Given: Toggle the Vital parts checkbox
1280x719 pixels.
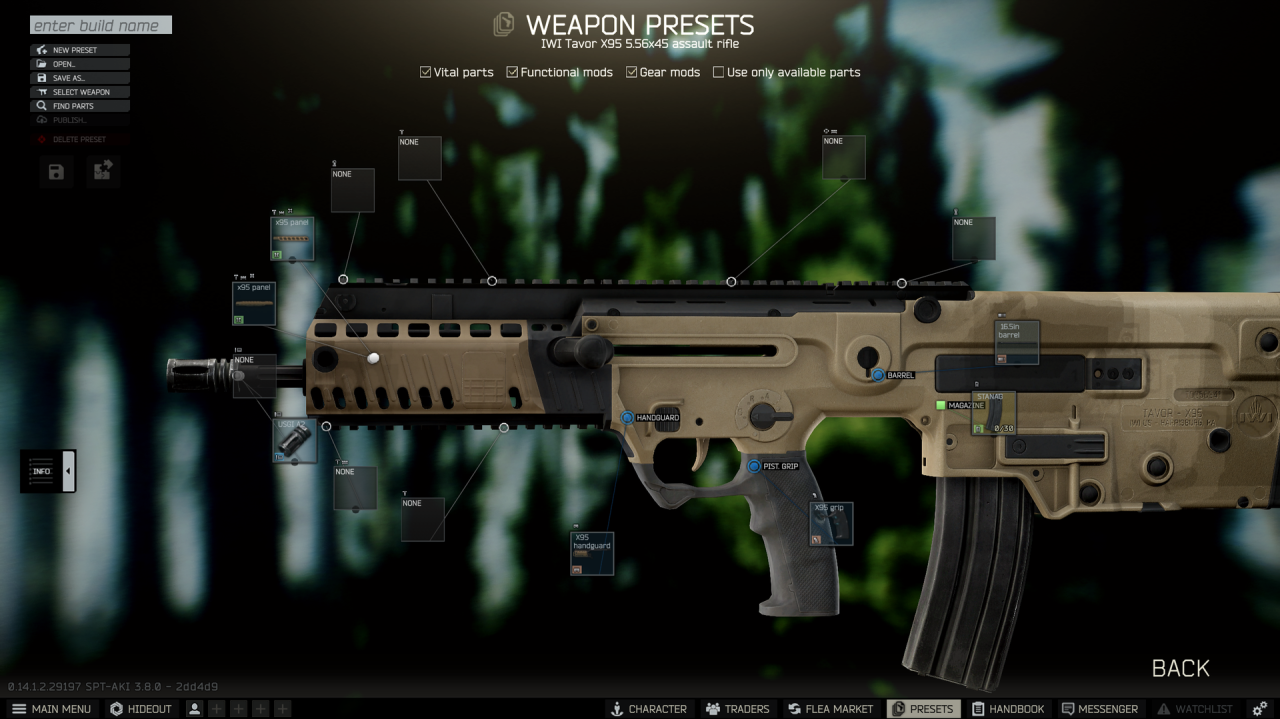Looking at the screenshot, I should click(426, 72).
